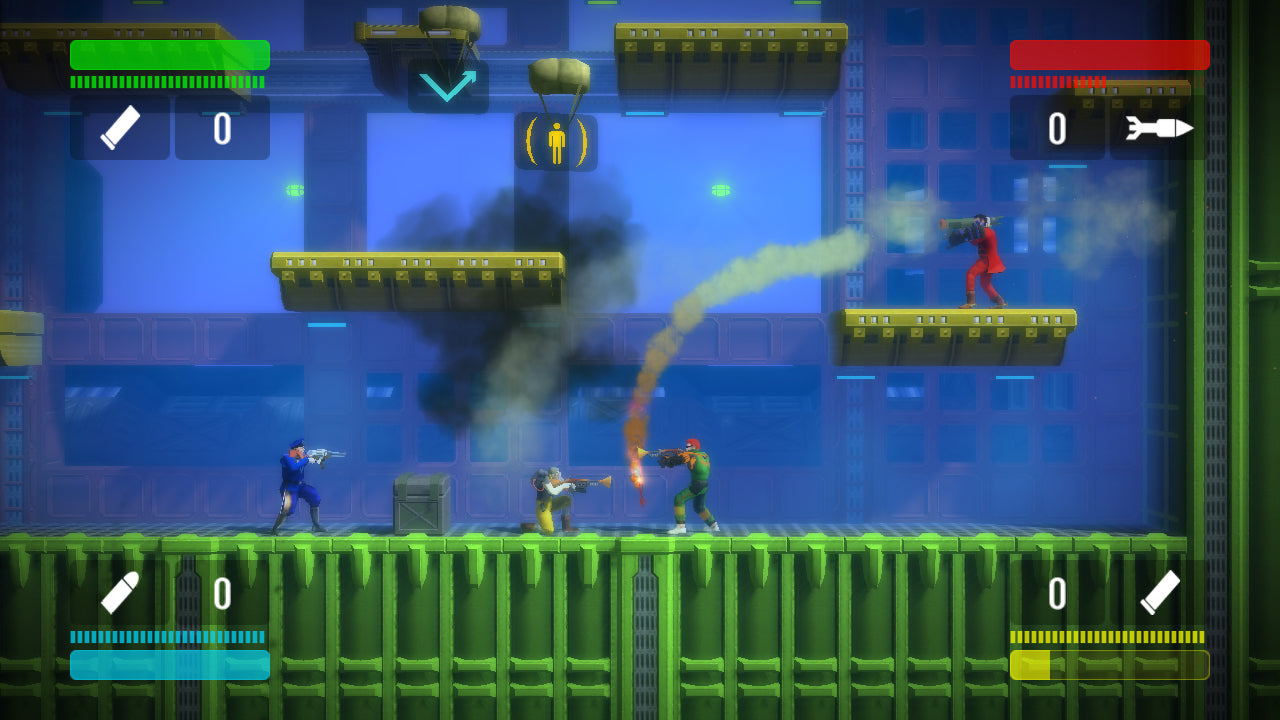This screenshot has height=720, width=1280.
Task: Click the ammo counter showing 0 bottom-right
Action: click(1058, 590)
